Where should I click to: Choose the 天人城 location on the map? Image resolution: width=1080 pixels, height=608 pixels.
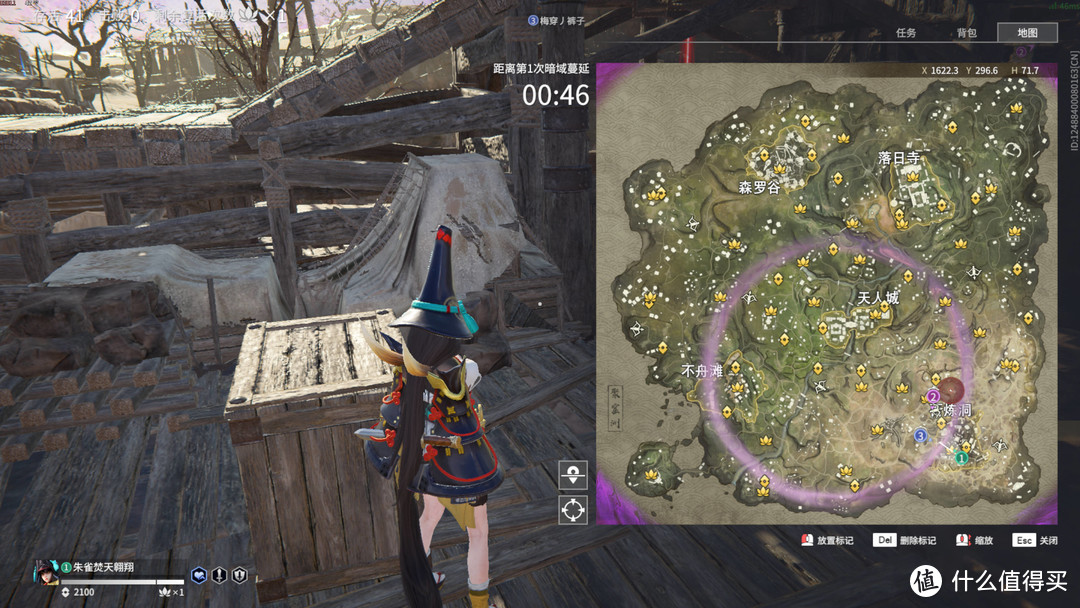[x=879, y=299]
